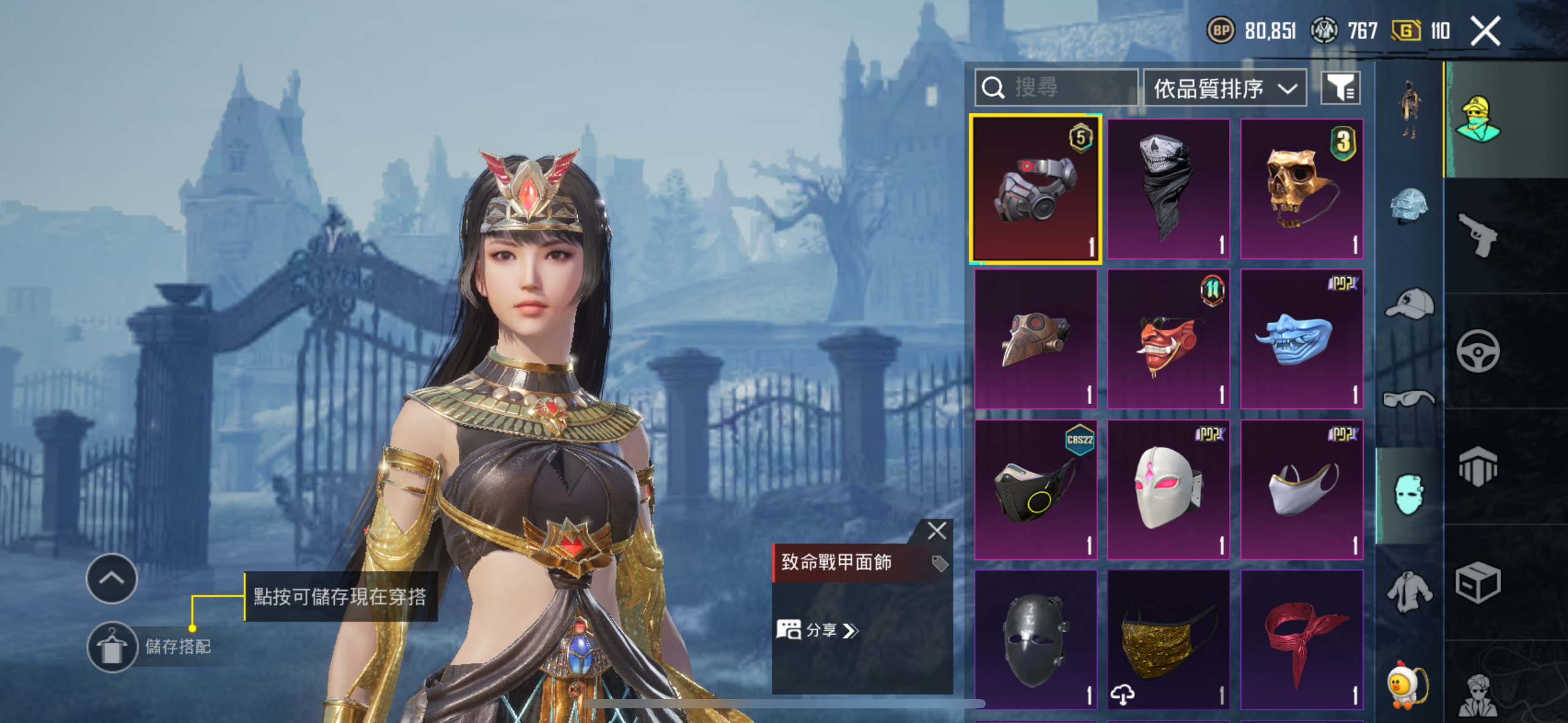Screen dimensions: 1568x723
Task: Choose the golden skull mask
Action: click(1301, 189)
